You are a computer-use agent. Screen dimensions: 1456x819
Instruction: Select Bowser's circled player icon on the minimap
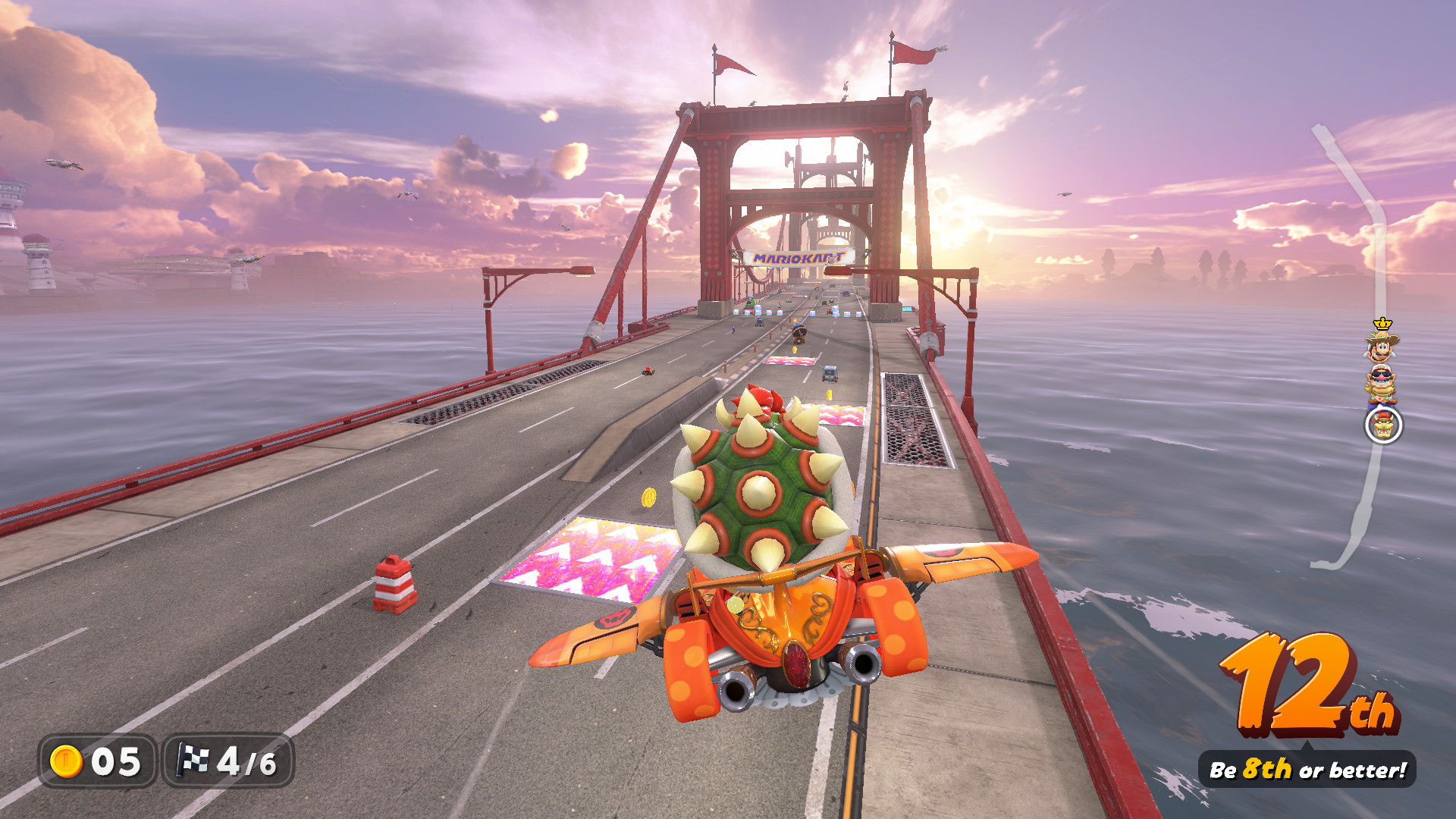(1382, 426)
